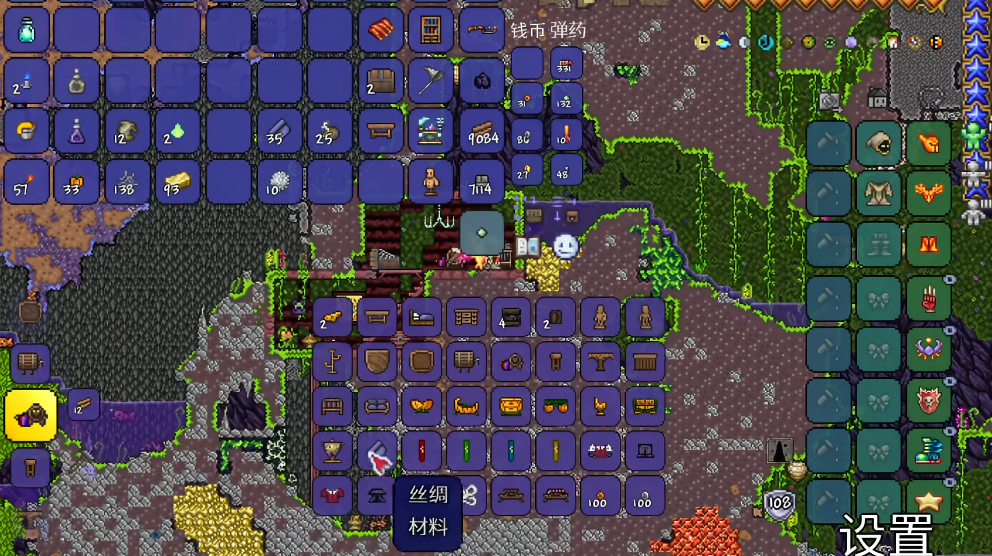Viewport: 992px width, 556px height.
Task: Craft the wooden bed recipe
Action: point(421,317)
